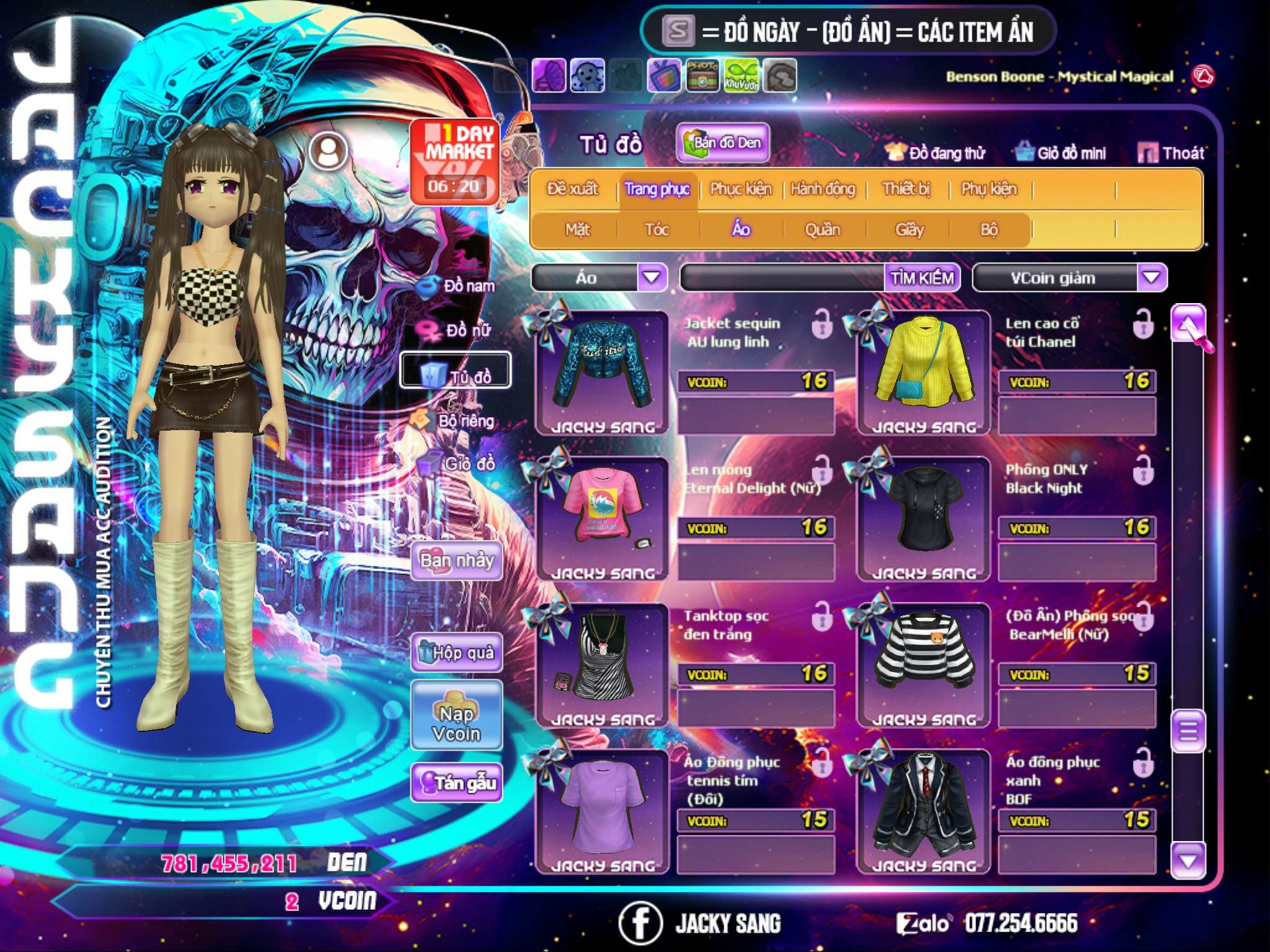Image resolution: width=1270 pixels, height=952 pixels.
Task: Open the Giỏ đồ mini cart
Action: coord(1061,153)
